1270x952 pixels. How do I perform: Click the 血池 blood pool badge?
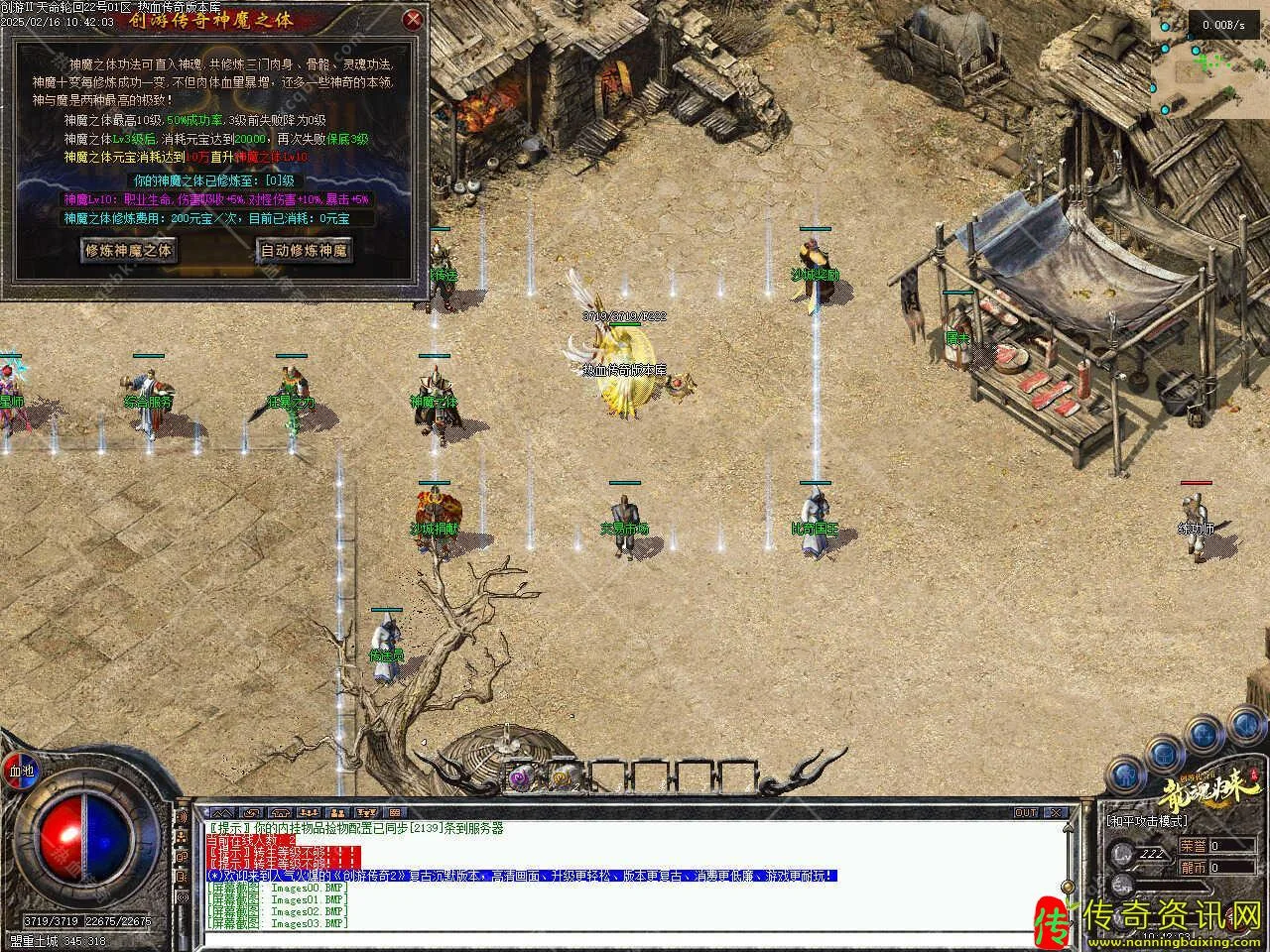pyautogui.click(x=21, y=771)
